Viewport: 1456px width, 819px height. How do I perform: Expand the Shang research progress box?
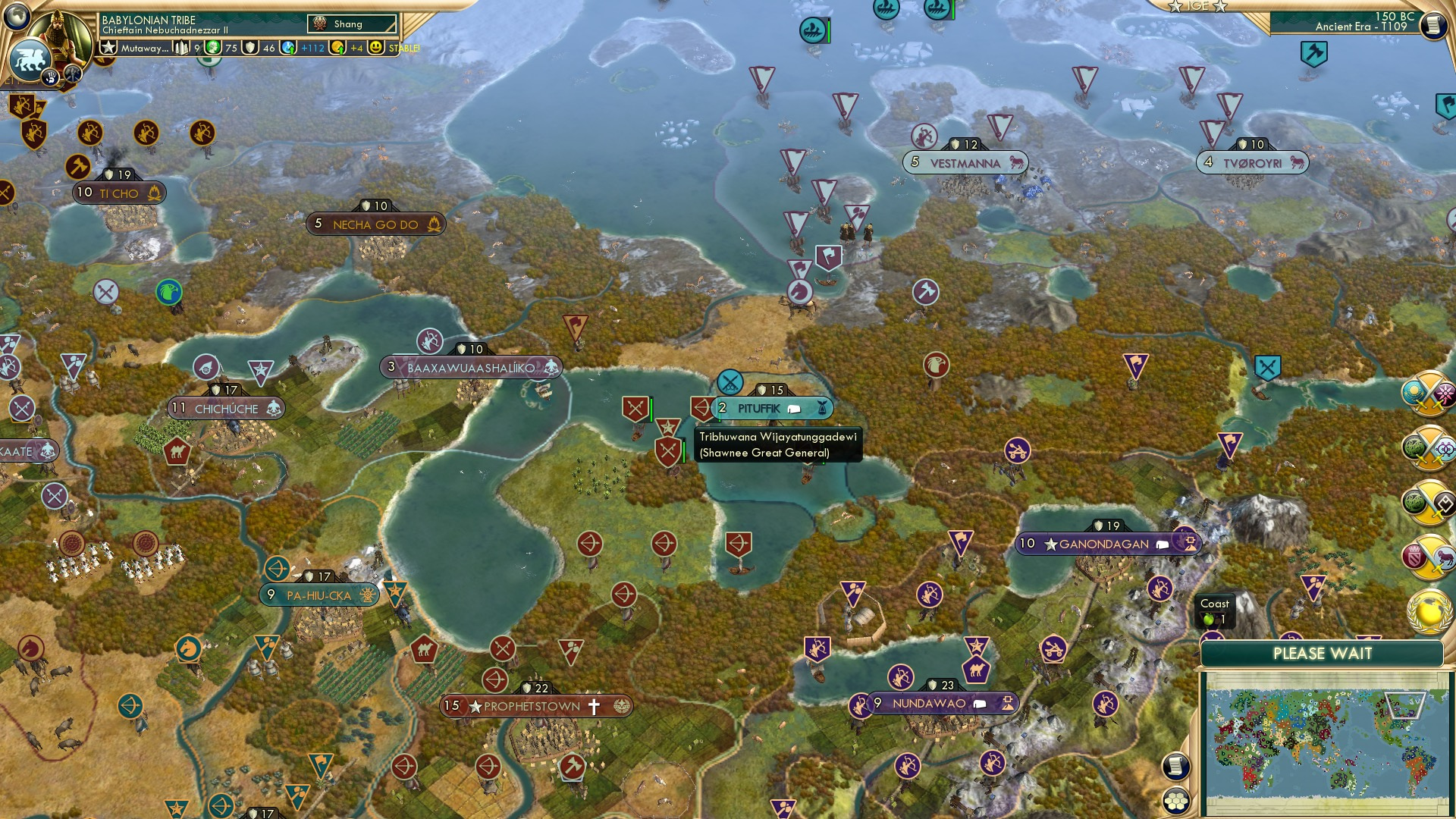(353, 24)
